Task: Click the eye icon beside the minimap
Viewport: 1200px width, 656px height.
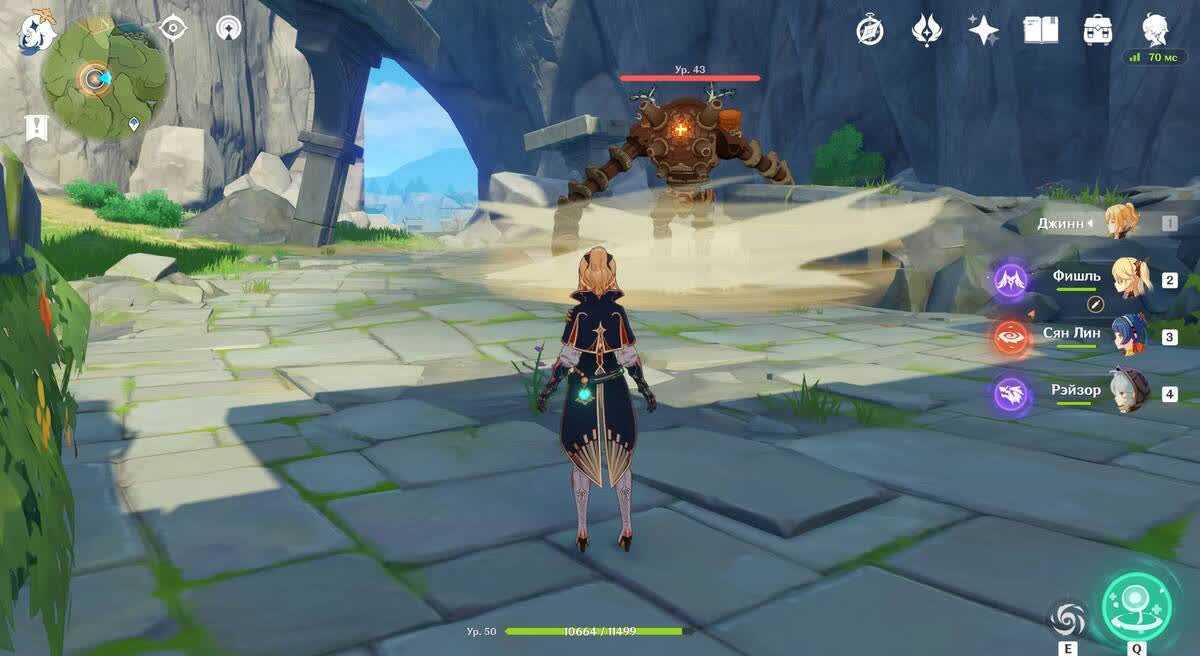Action: [x=173, y=28]
